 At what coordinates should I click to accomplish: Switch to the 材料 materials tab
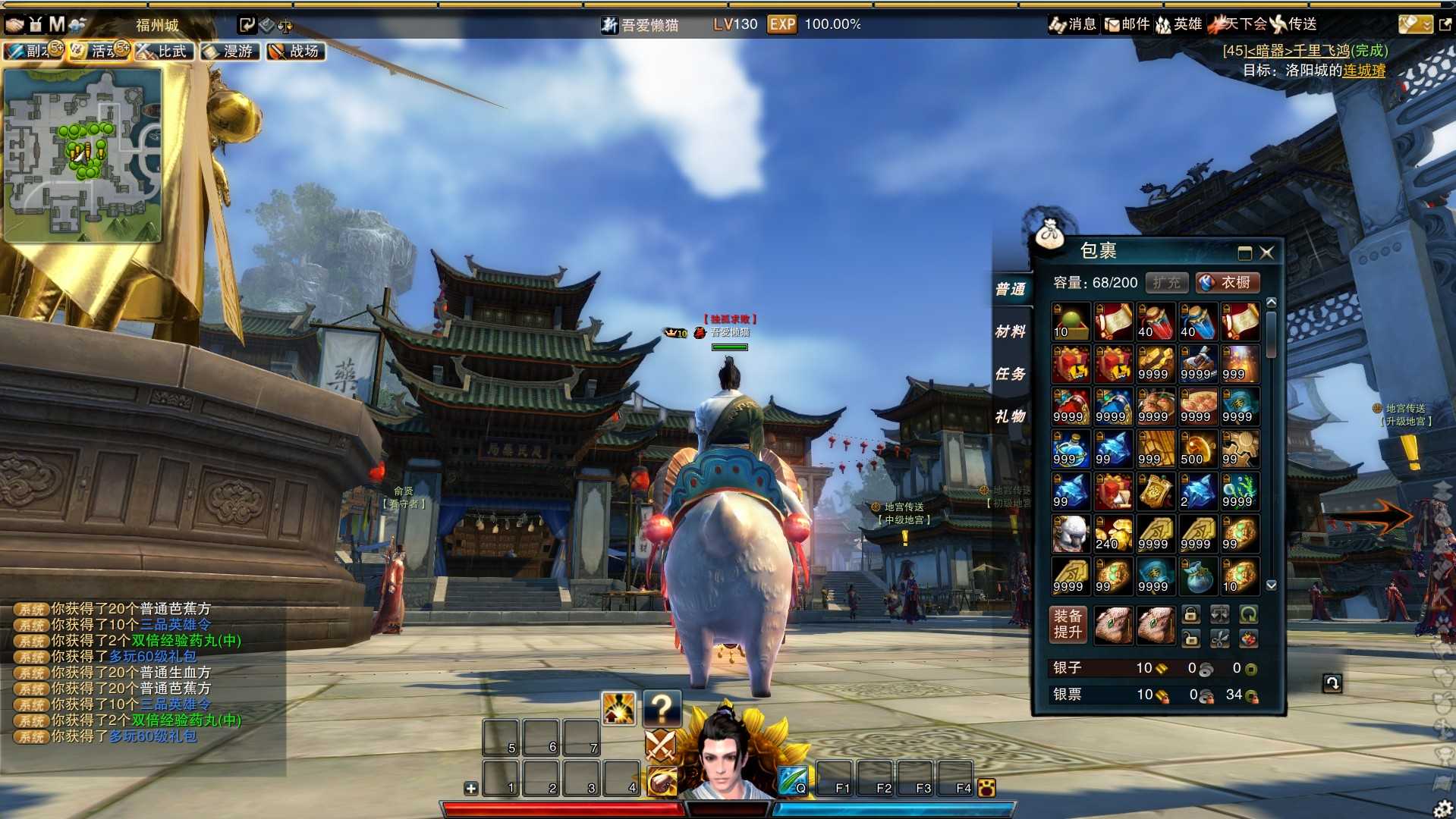click(1010, 331)
